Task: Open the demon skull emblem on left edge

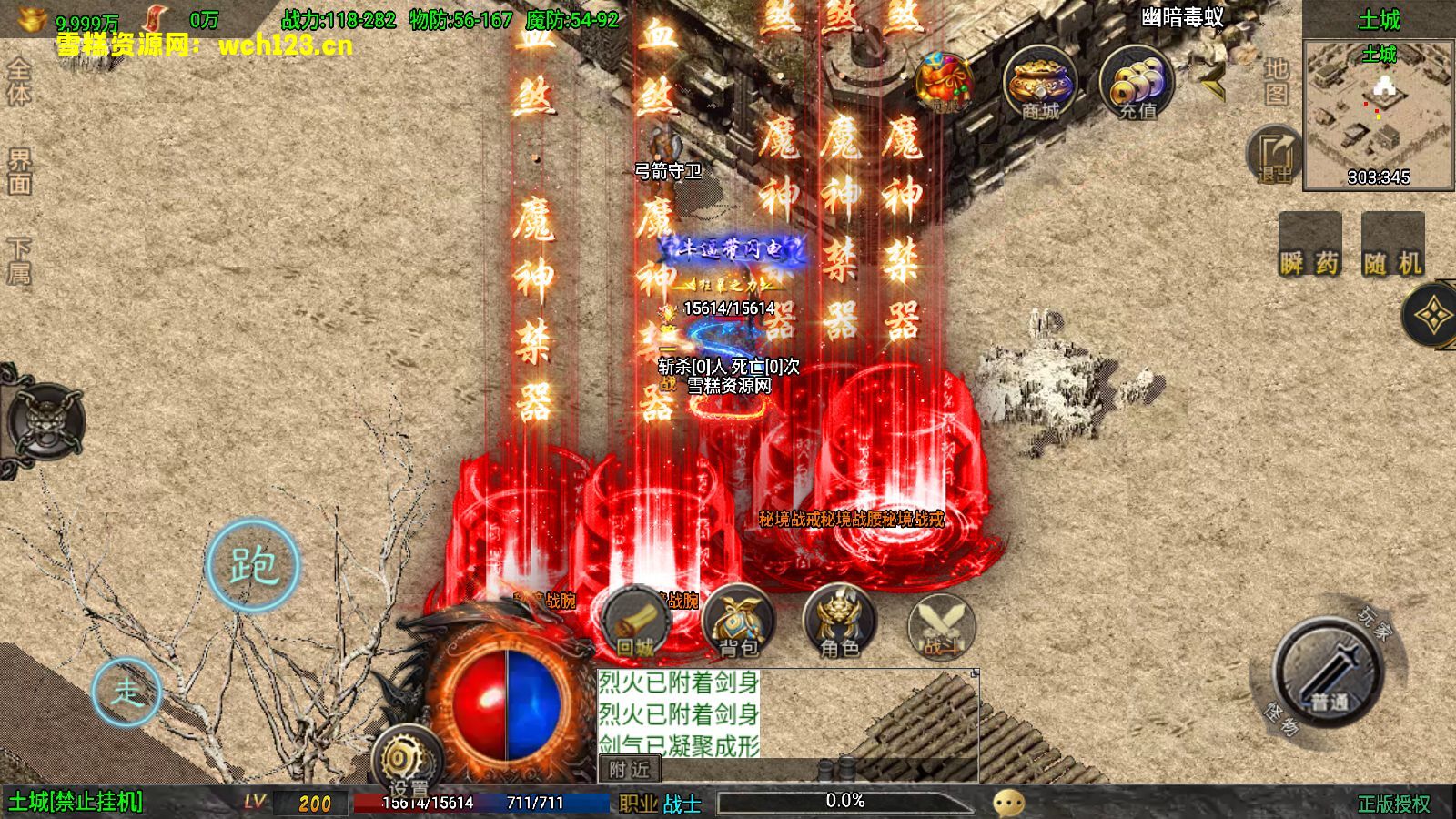Action: pos(45,422)
